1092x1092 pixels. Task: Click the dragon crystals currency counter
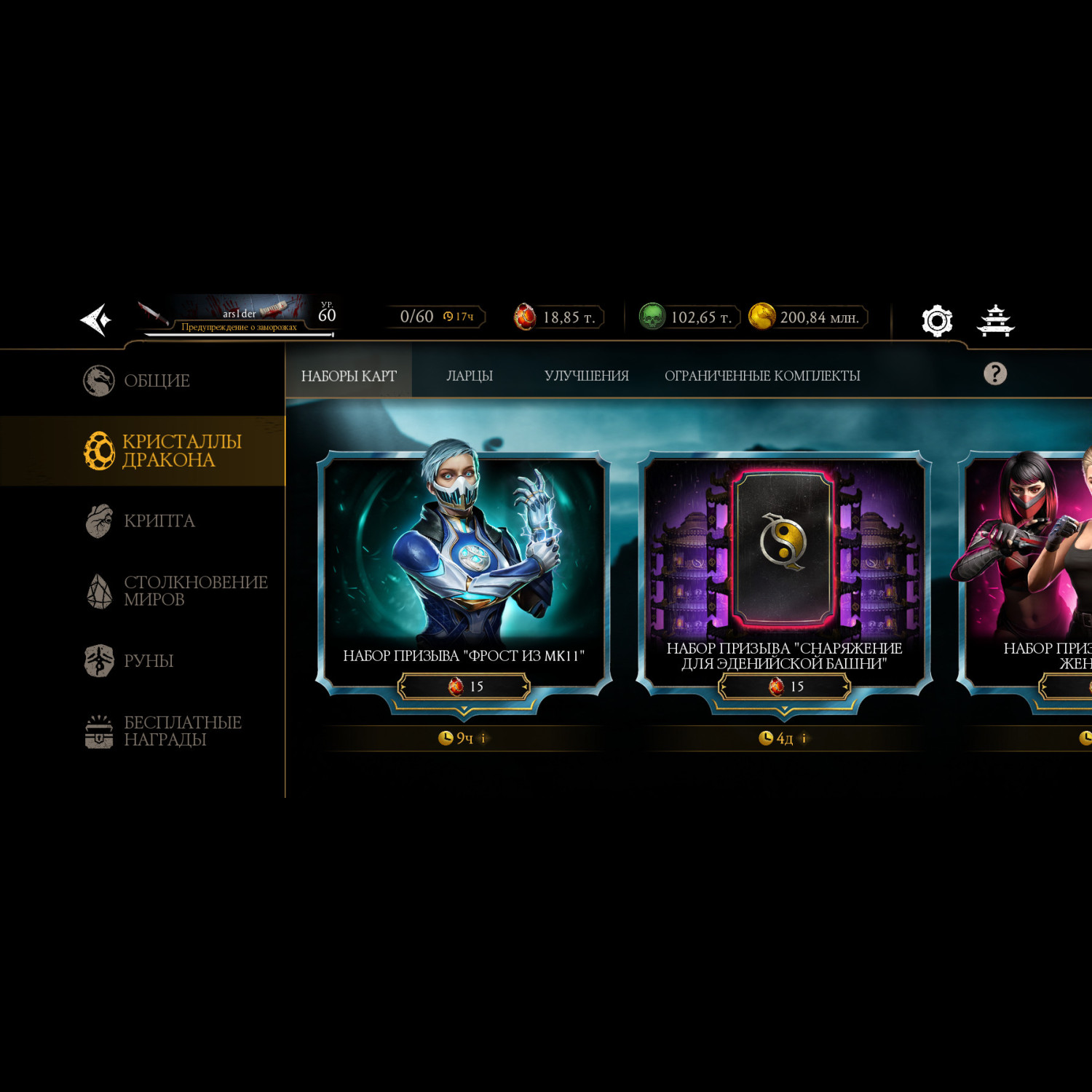(559, 317)
